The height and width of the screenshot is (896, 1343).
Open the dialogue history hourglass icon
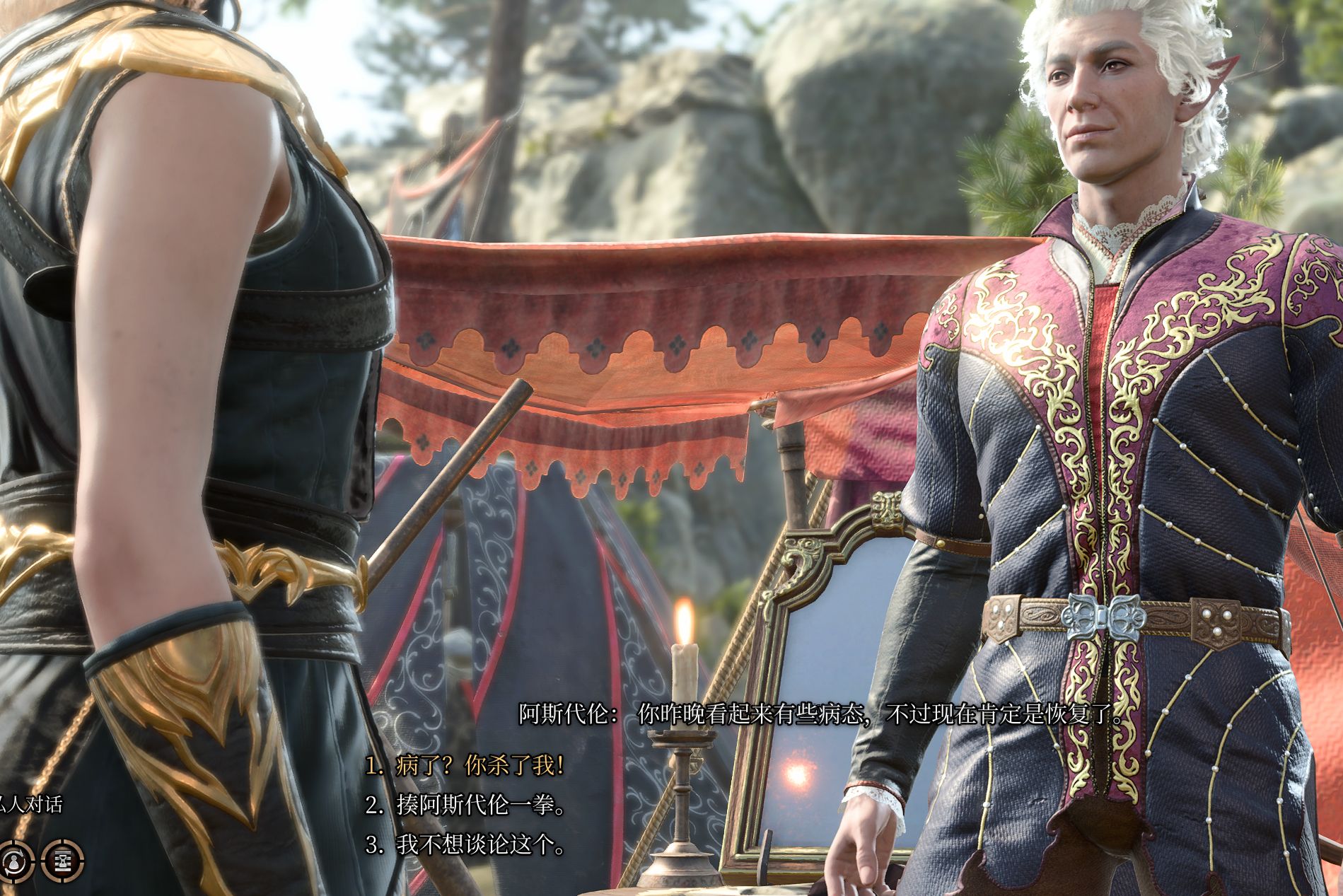coord(64,861)
